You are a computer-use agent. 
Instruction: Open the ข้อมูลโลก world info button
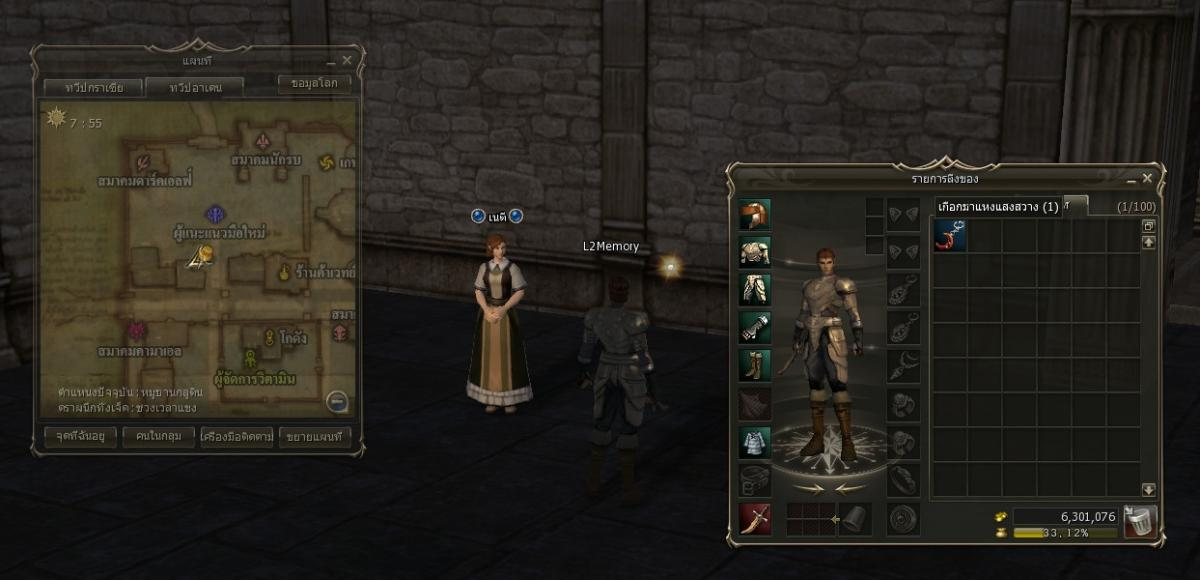tap(314, 84)
